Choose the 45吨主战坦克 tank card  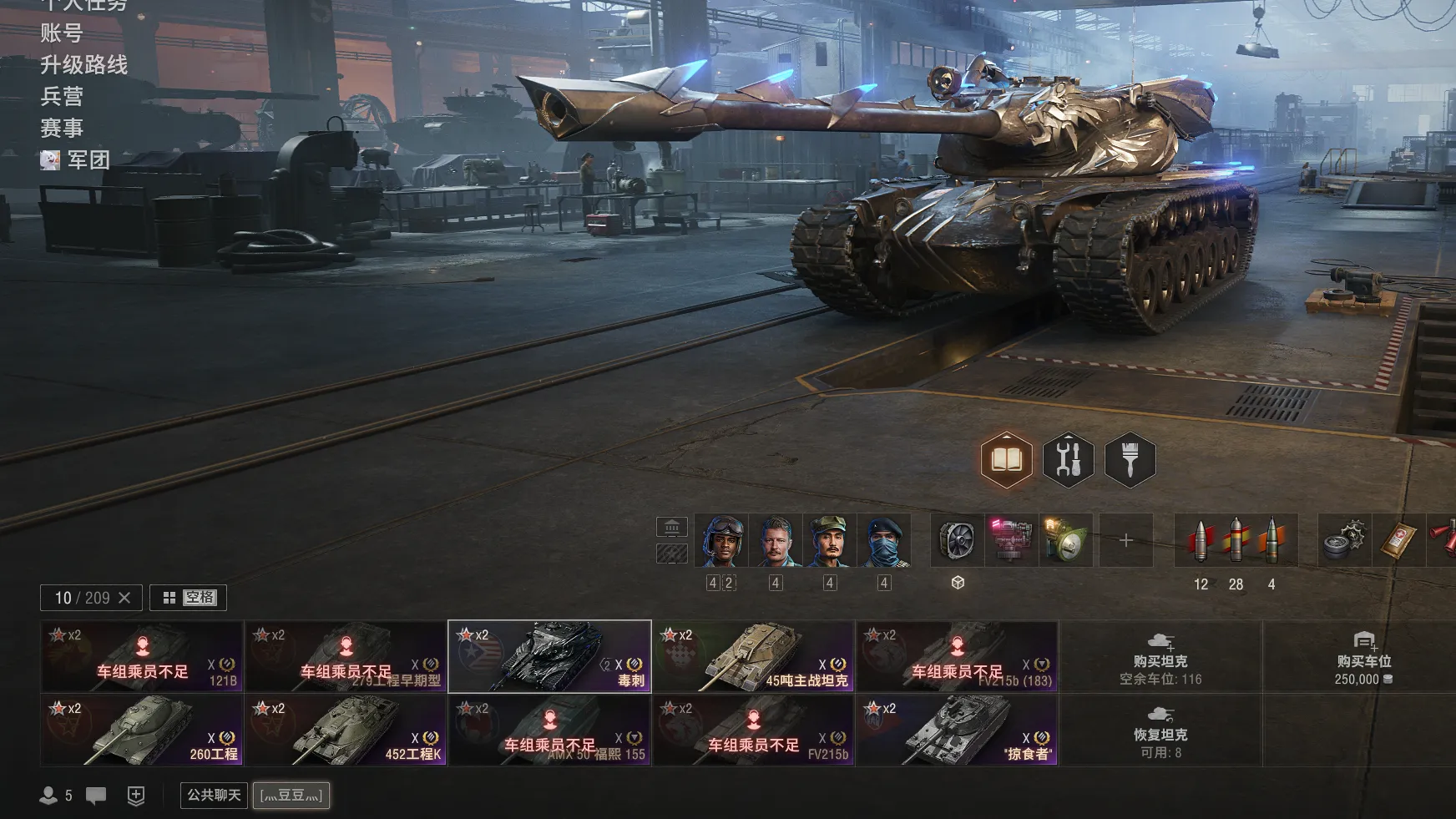point(753,657)
